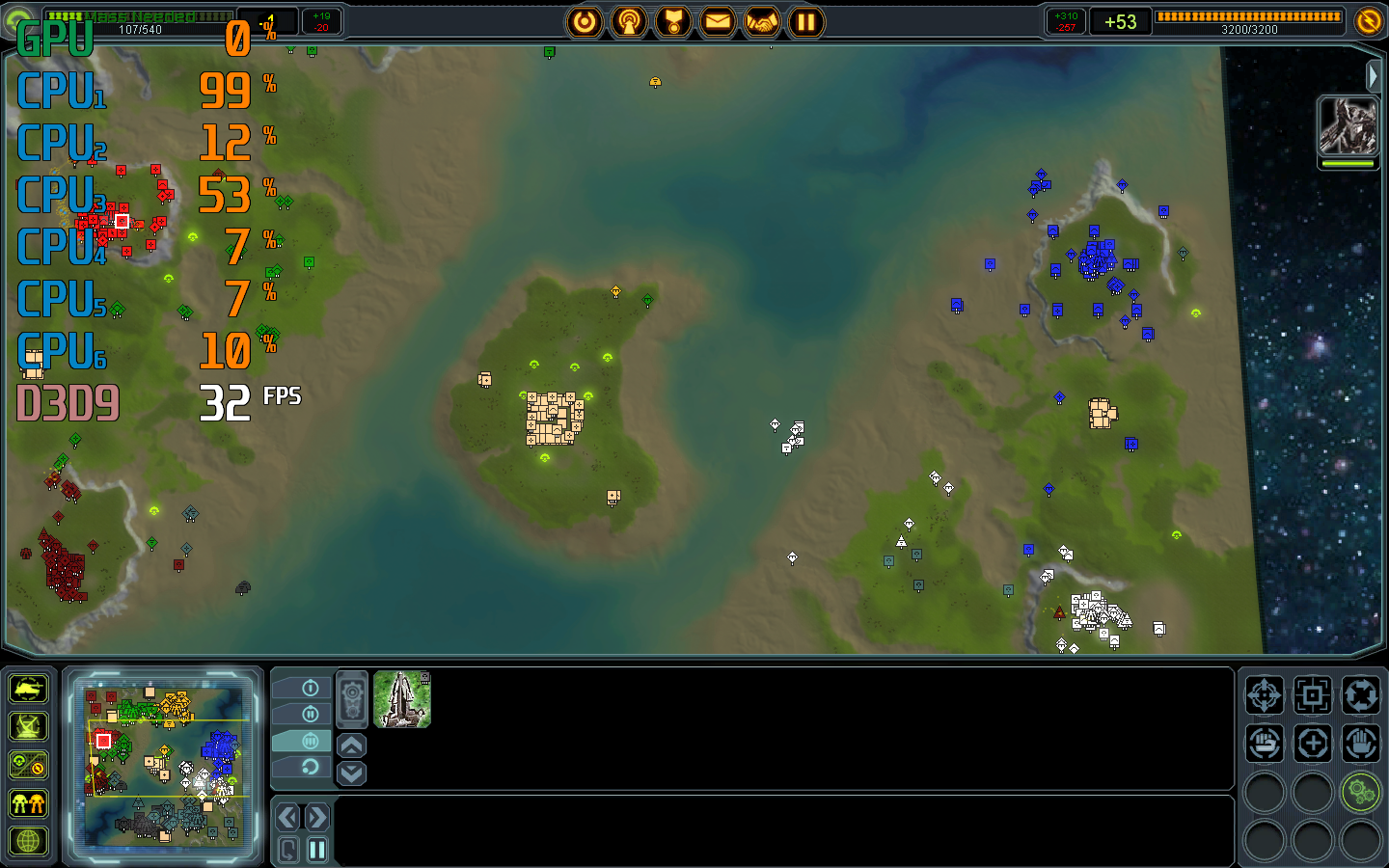Toggle the intel radar dish overlay button

pos(28,727)
